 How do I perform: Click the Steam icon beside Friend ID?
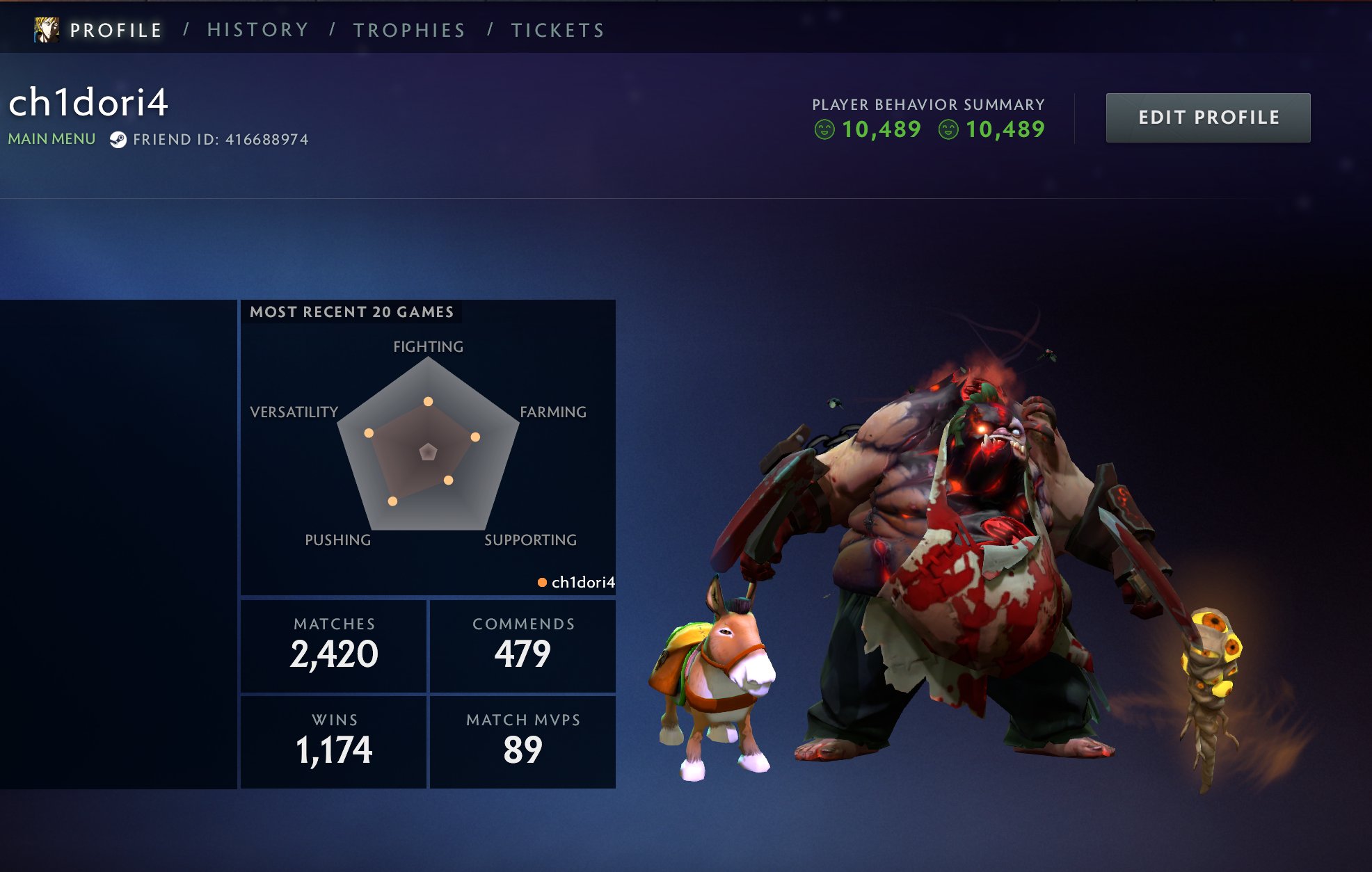pos(118,140)
